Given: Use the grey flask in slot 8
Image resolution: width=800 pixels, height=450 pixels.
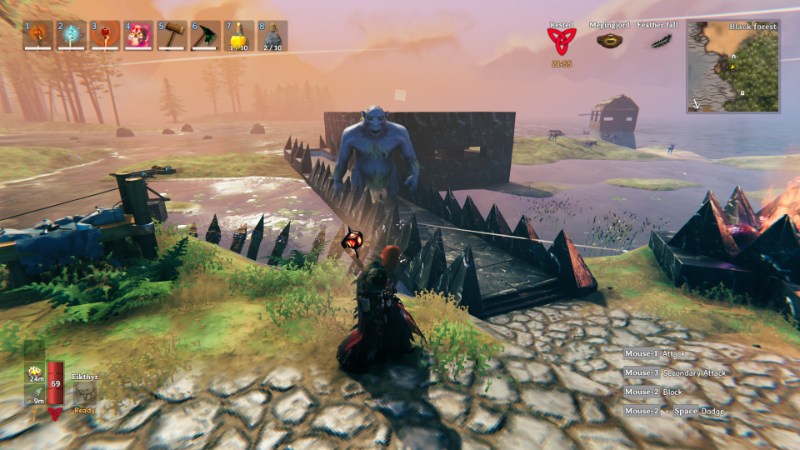Looking at the screenshot, I should (x=273, y=35).
